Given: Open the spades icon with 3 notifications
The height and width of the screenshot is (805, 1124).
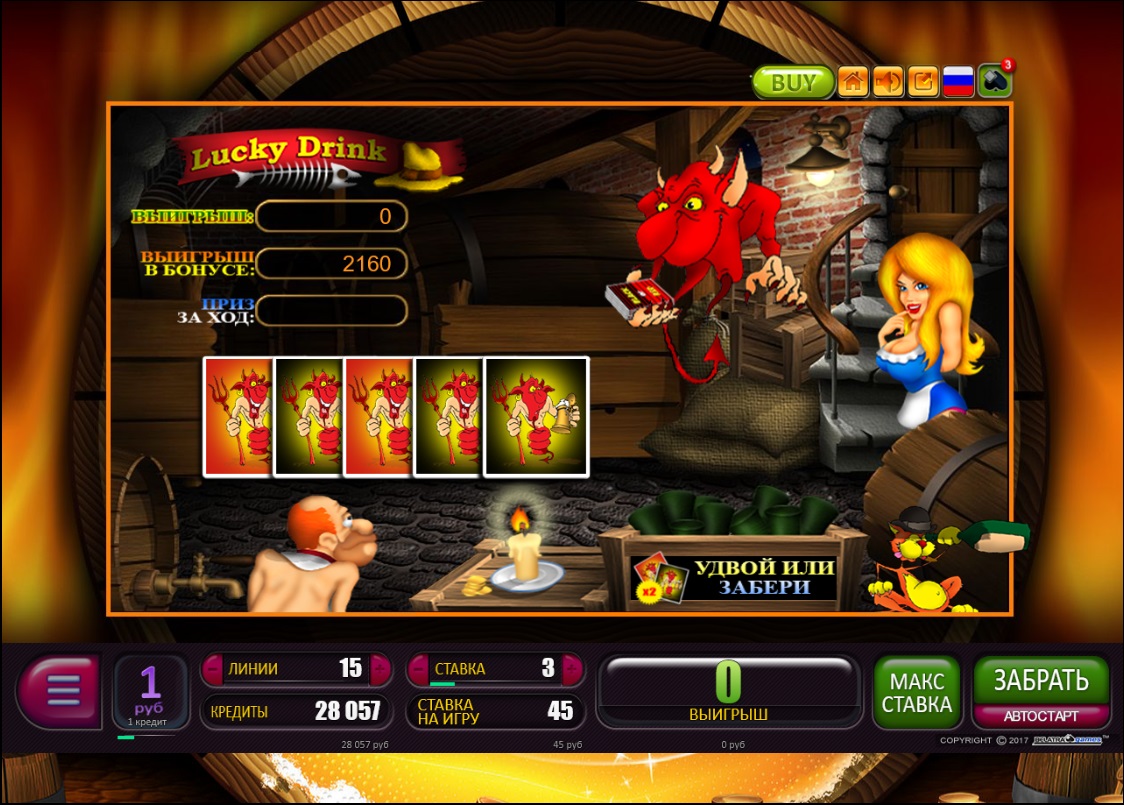Looking at the screenshot, I should click(x=994, y=81).
